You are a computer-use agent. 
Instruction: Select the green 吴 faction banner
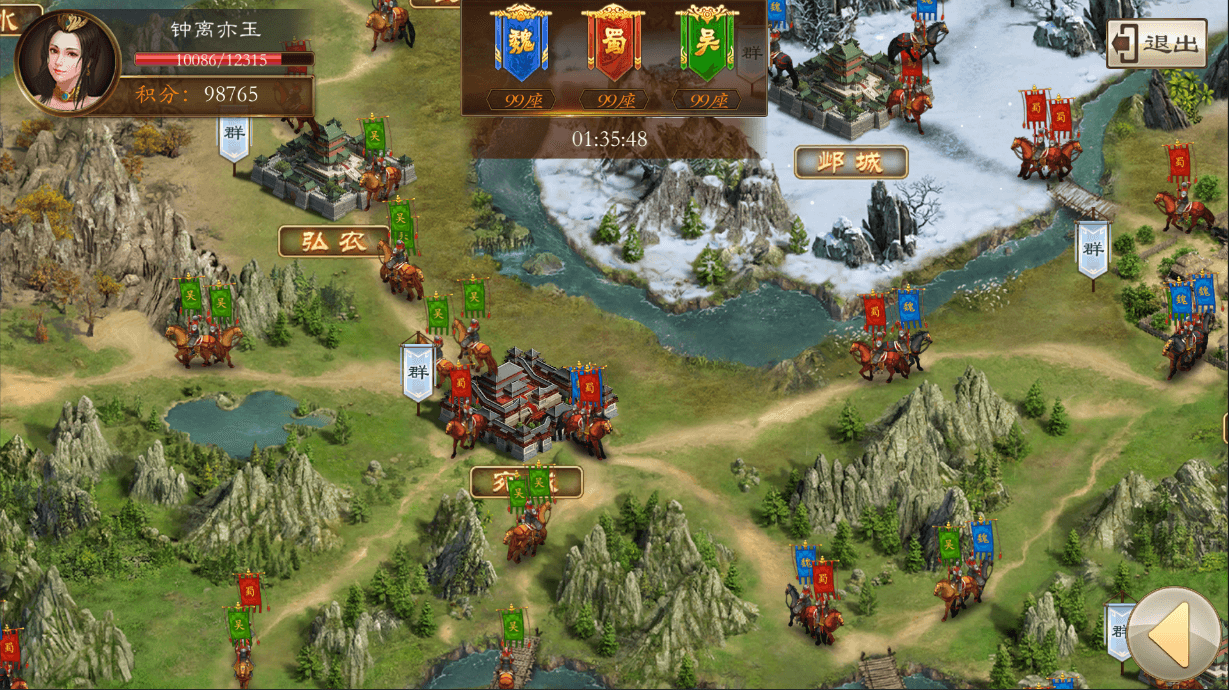(x=706, y=44)
